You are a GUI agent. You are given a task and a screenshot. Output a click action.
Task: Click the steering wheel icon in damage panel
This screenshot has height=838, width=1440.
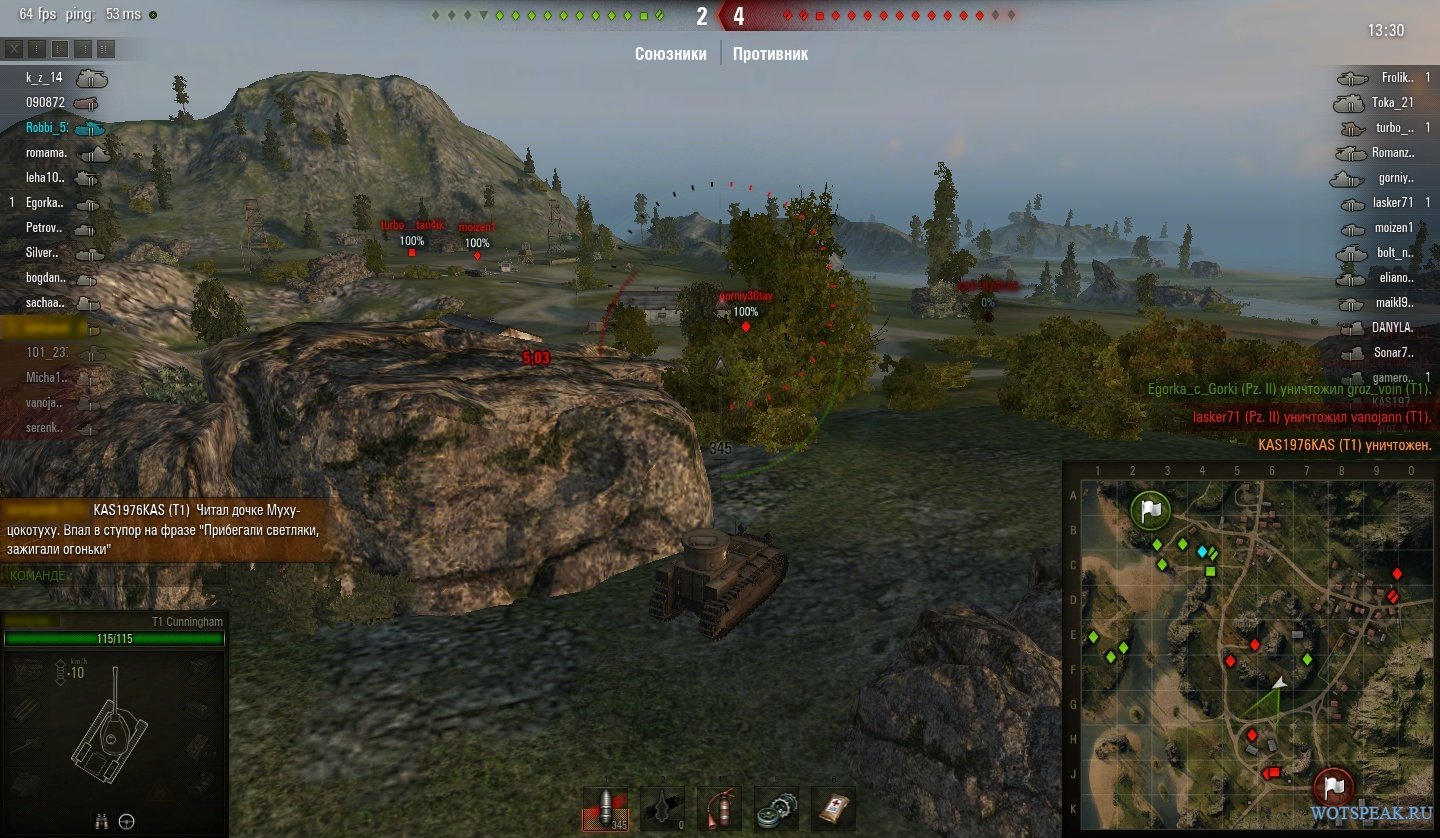pyautogui.click(x=127, y=822)
